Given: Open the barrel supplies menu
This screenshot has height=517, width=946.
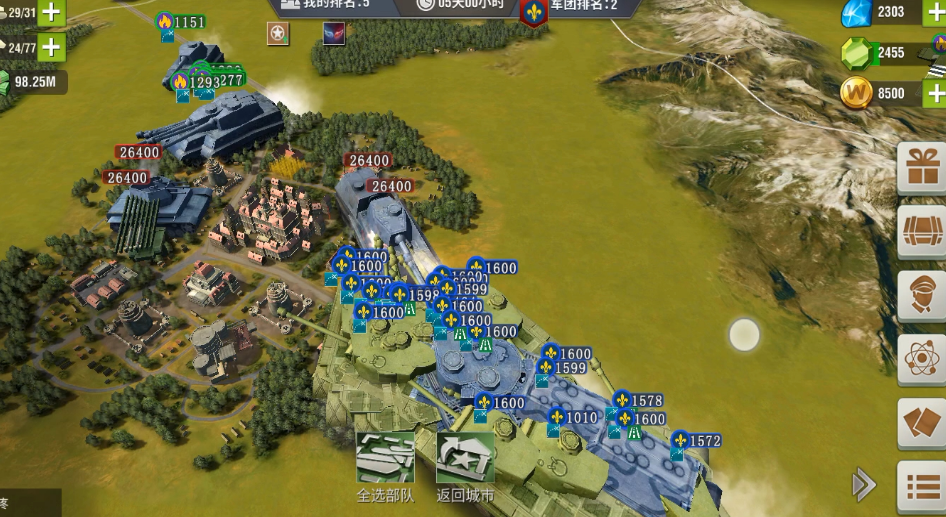Looking at the screenshot, I should [921, 231].
